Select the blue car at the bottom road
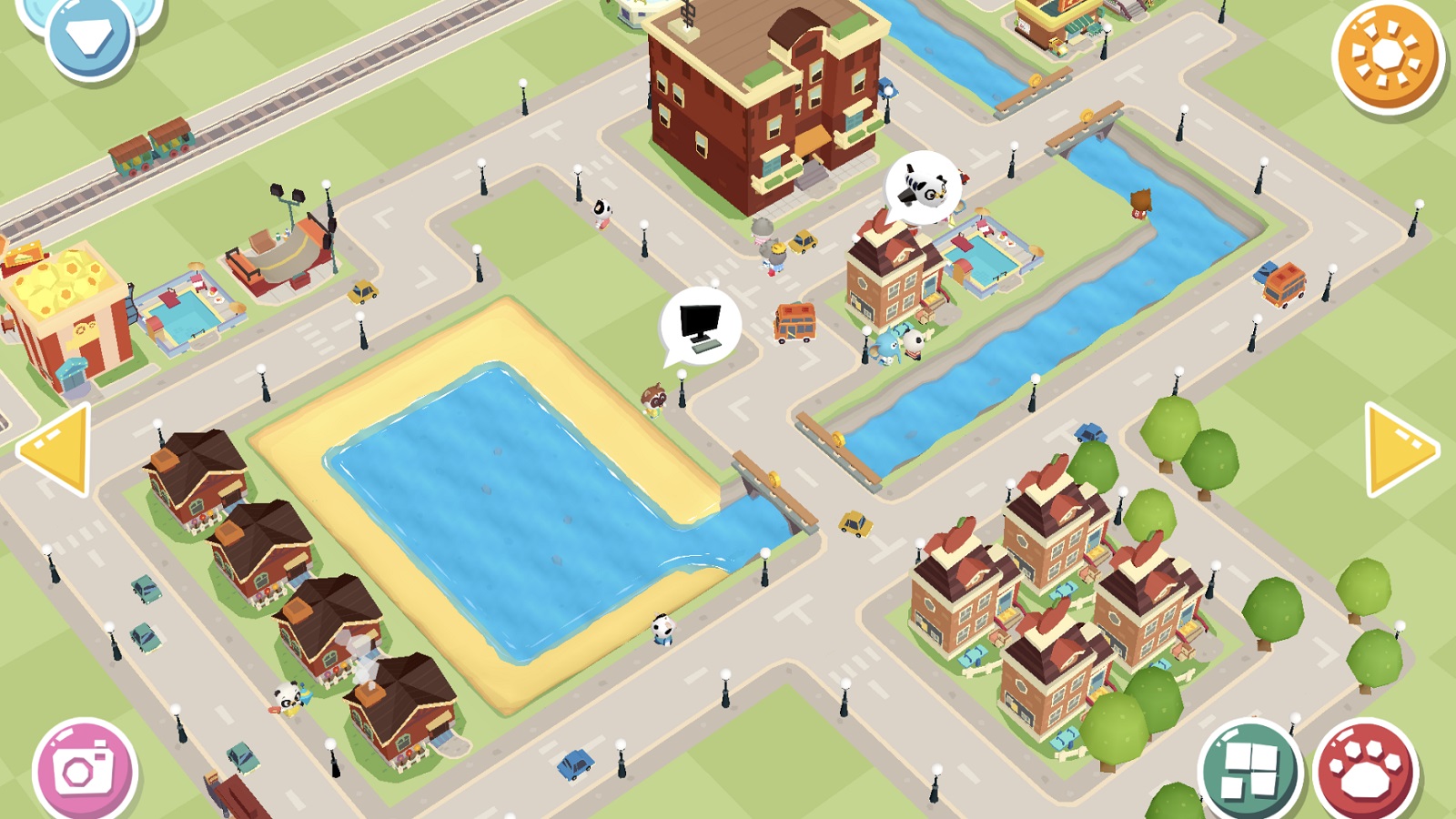The width and height of the screenshot is (1456, 819). tap(575, 763)
